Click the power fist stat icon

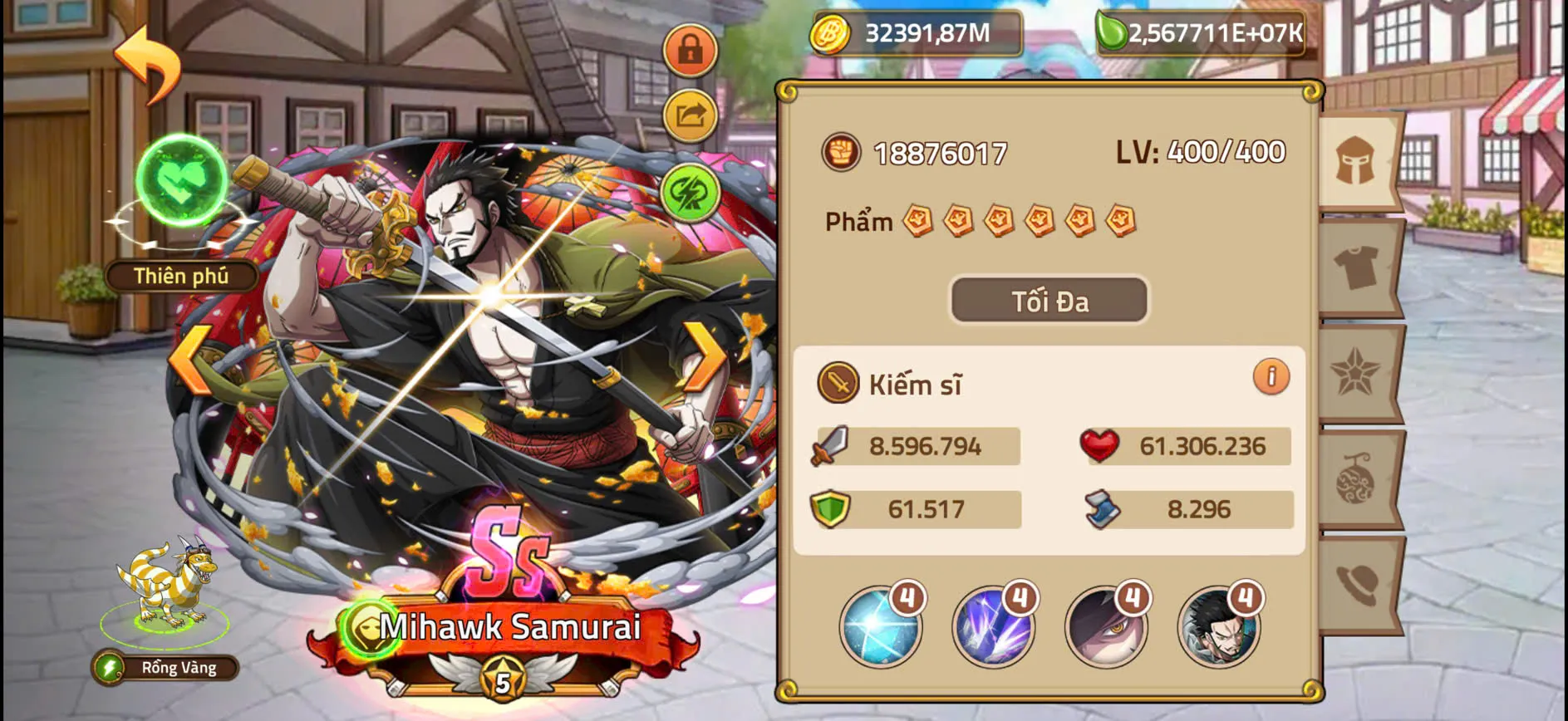843,153
